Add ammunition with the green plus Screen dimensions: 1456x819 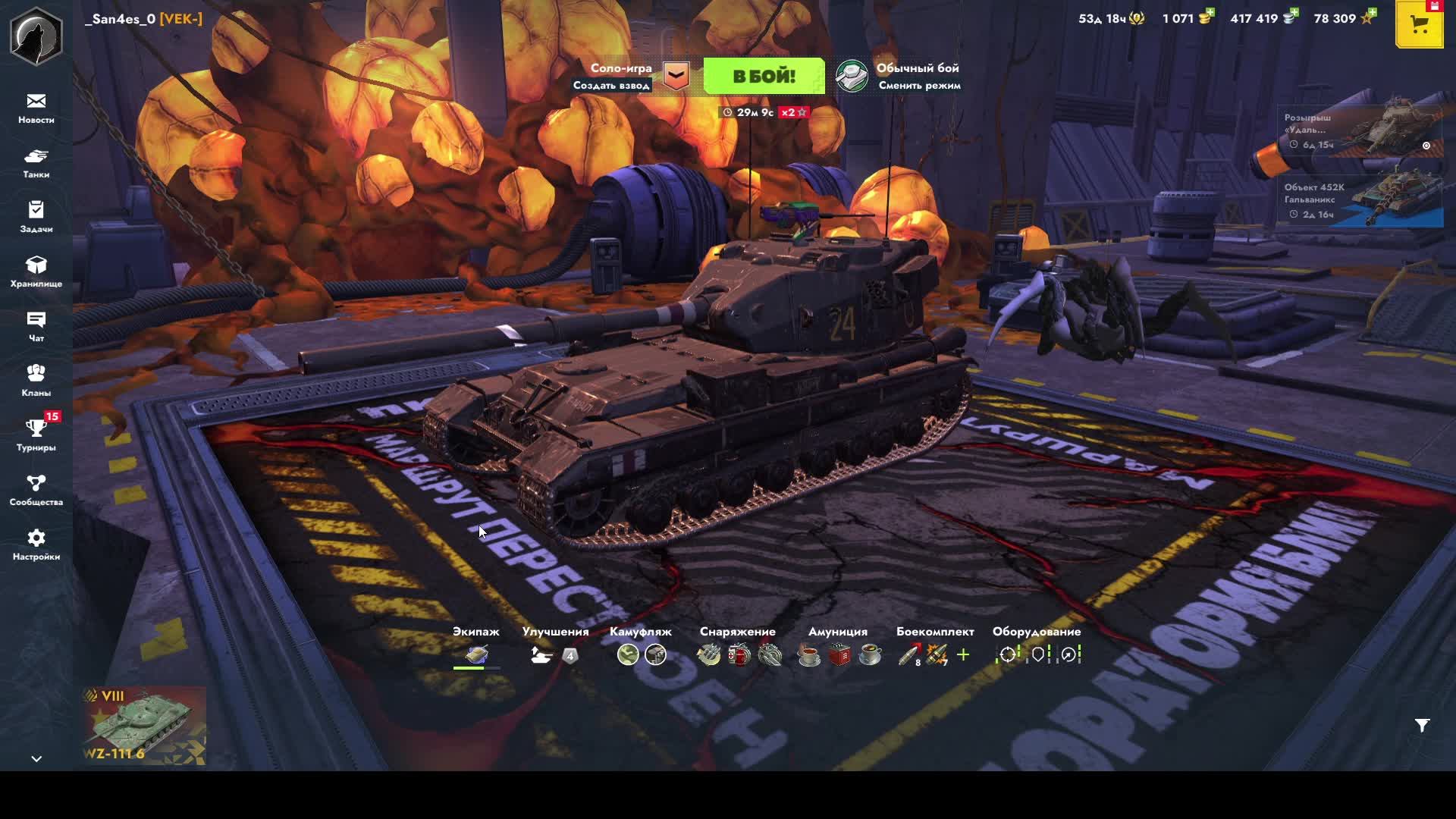pos(963,654)
